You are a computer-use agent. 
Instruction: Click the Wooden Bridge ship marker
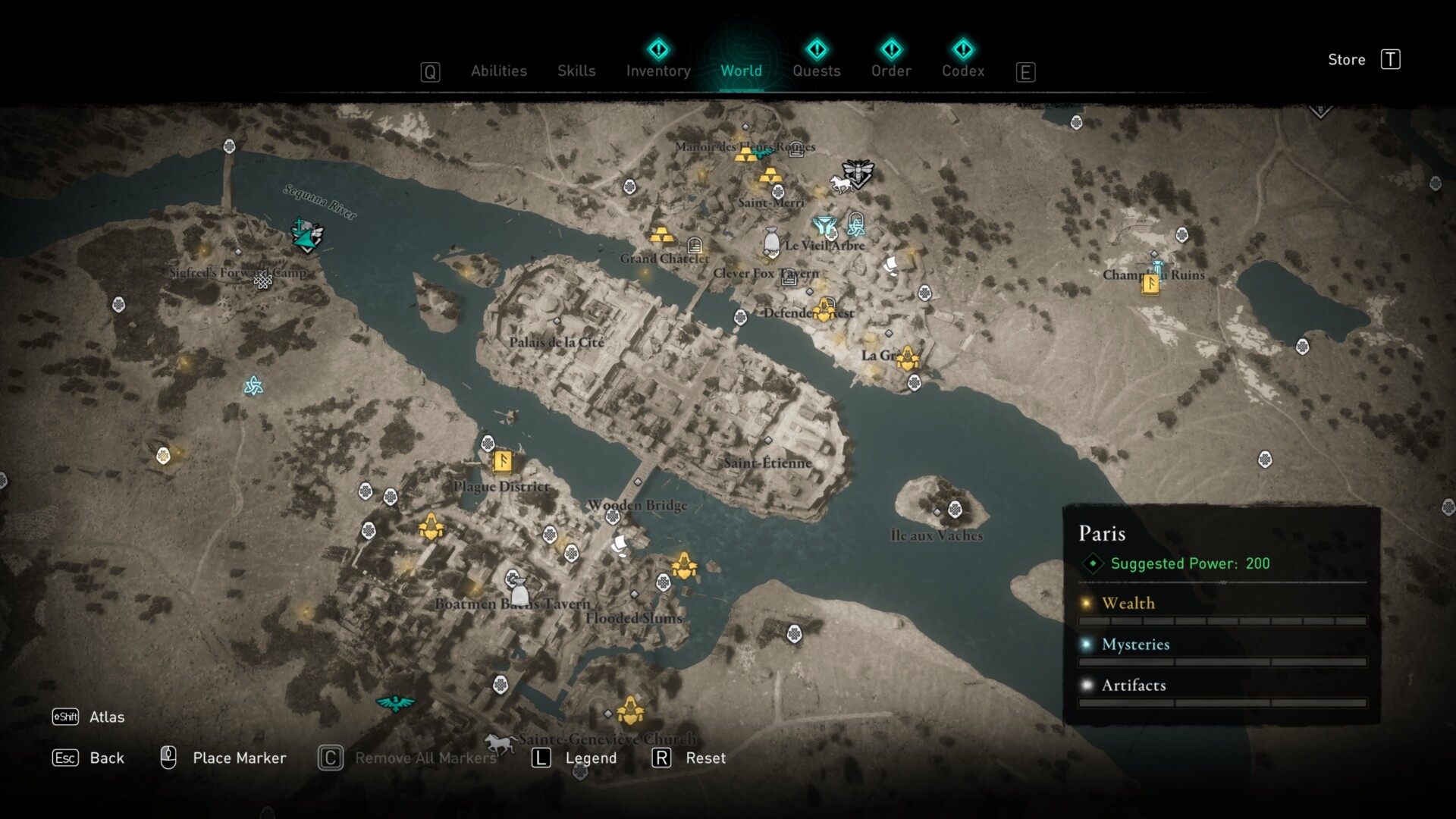pos(620,544)
